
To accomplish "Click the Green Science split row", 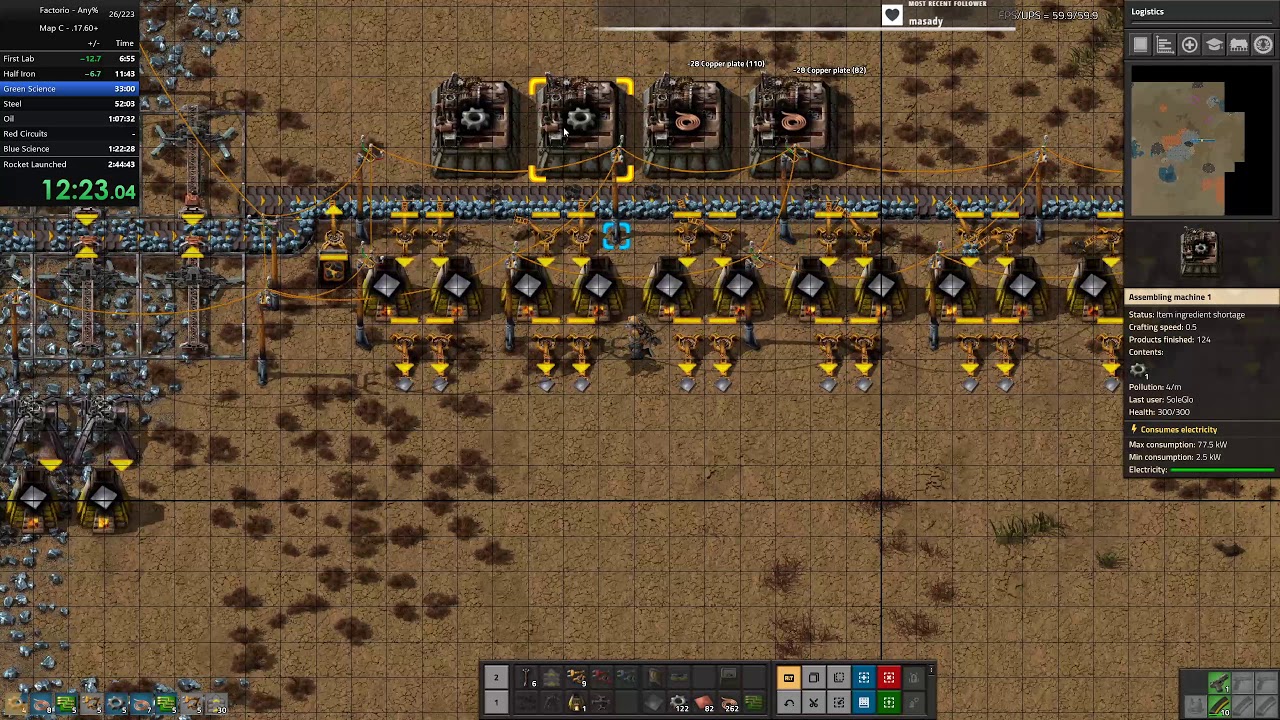I will click(x=70, y=89).
